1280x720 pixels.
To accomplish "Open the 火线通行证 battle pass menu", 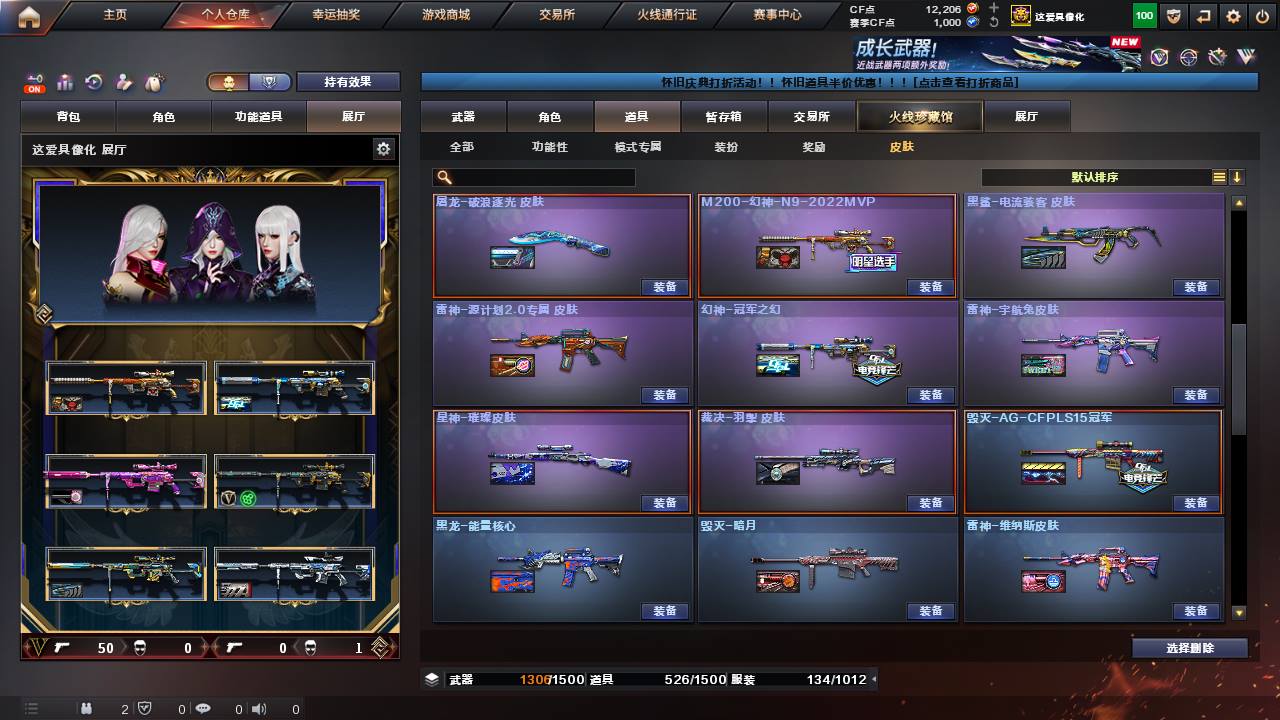I will pyautogui.click(x=667, y=15).
